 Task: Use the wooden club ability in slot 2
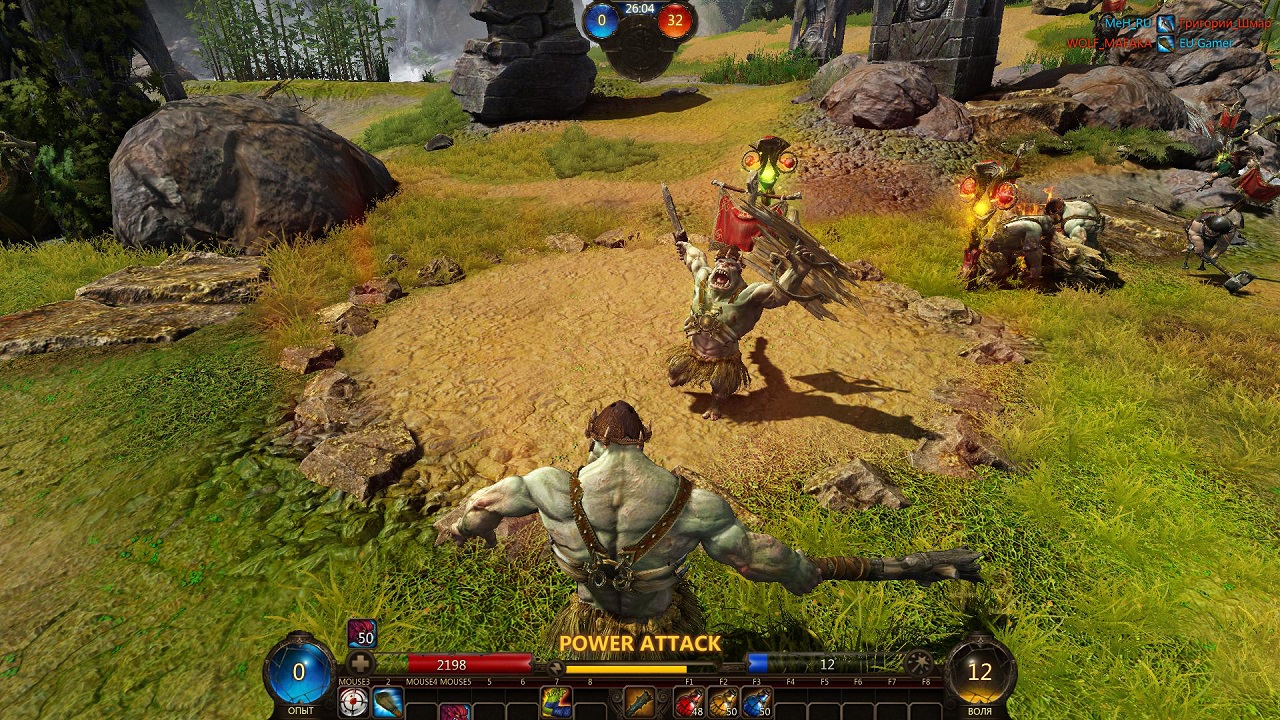[387, 702]
